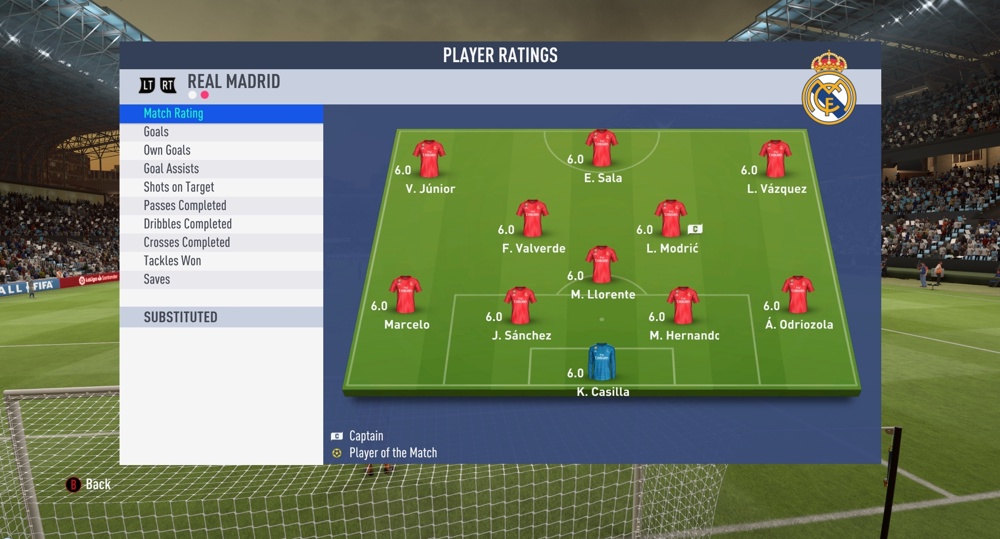Viewport: 1000px width, 539px height.
Task: Select goalkeeper K. Casilla's shirt
Action: pos(602,362)
